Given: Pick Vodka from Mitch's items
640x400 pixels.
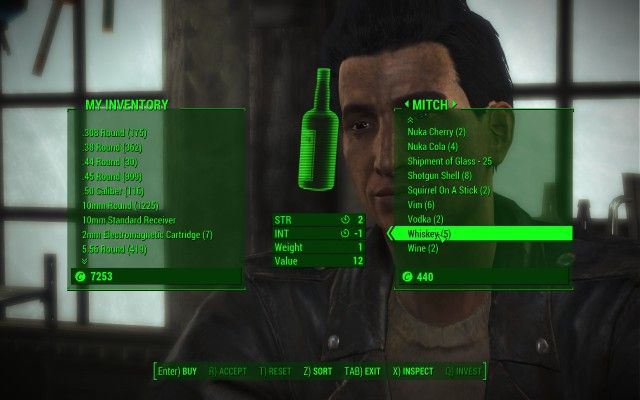Looking at the screenshot, I should 427,219.
